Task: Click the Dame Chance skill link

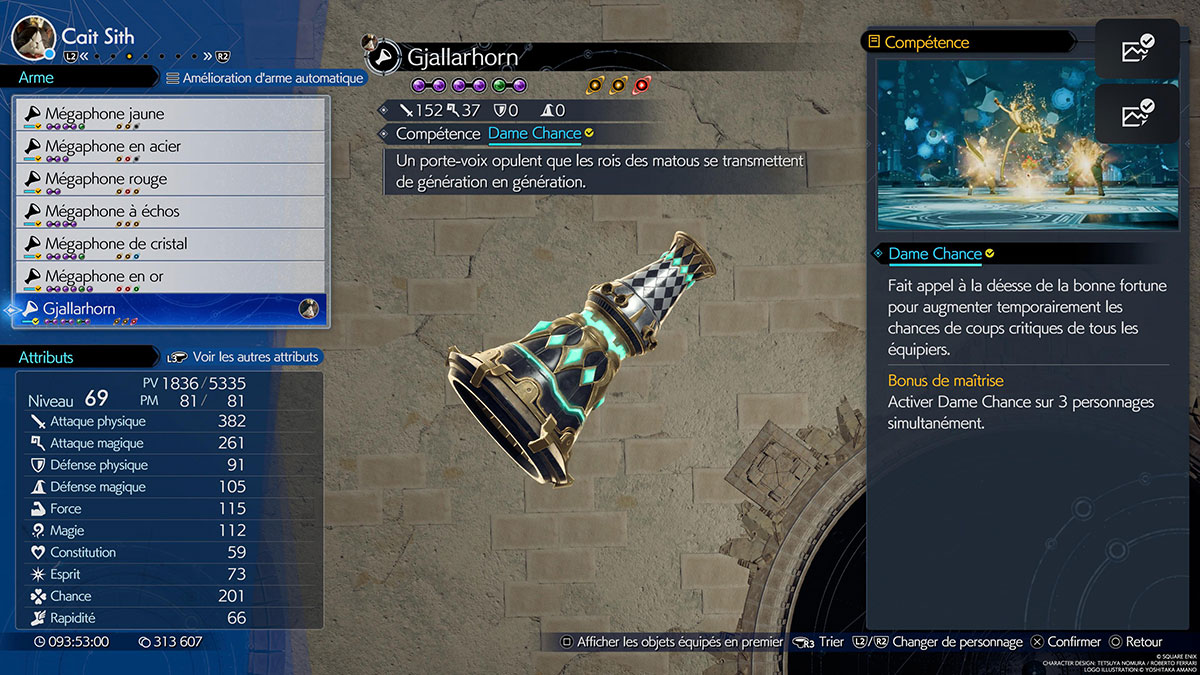Action: click(x=534, y=133)
